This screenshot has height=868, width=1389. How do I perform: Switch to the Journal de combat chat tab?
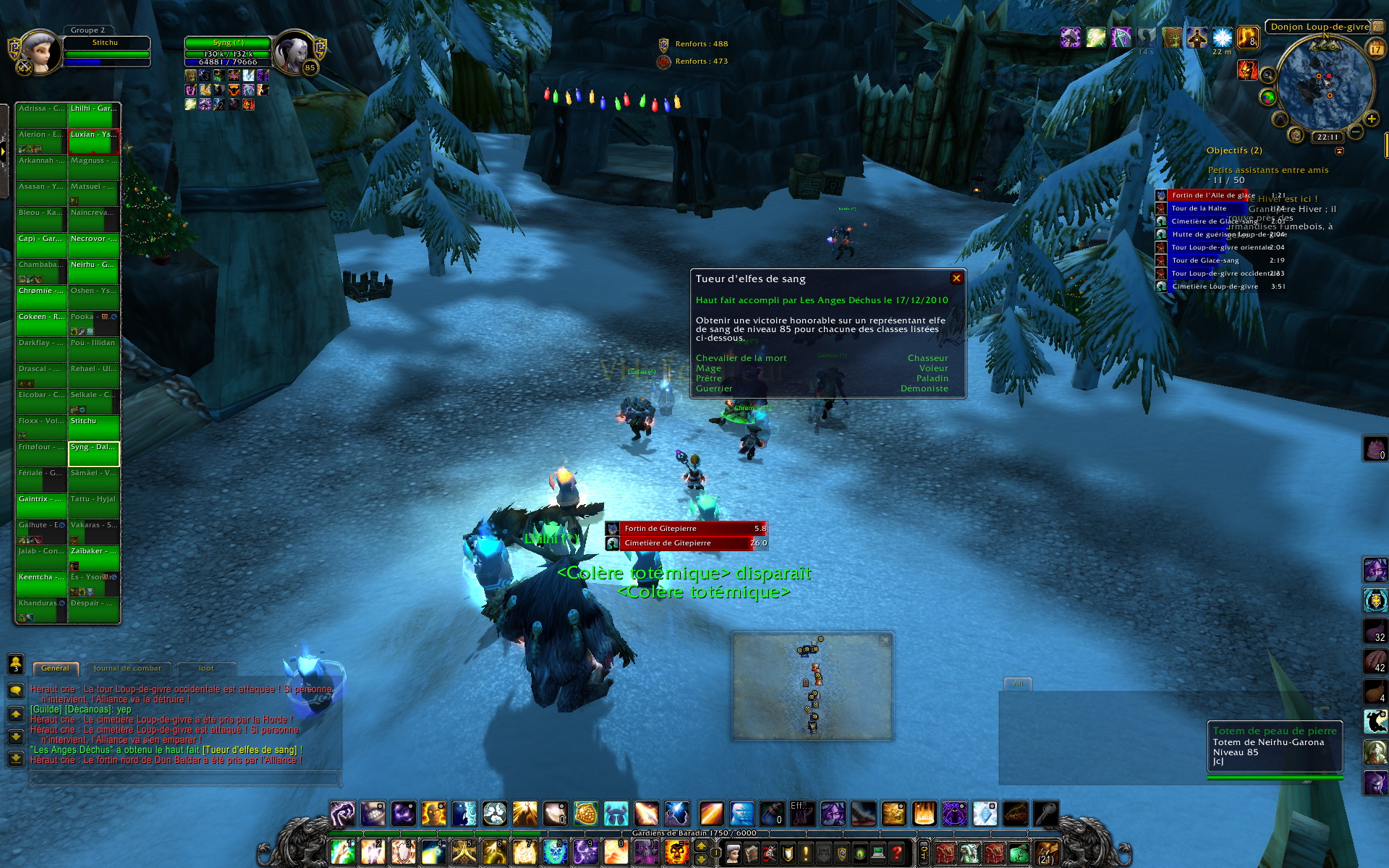pyautogui.click(x=127, y=668)
